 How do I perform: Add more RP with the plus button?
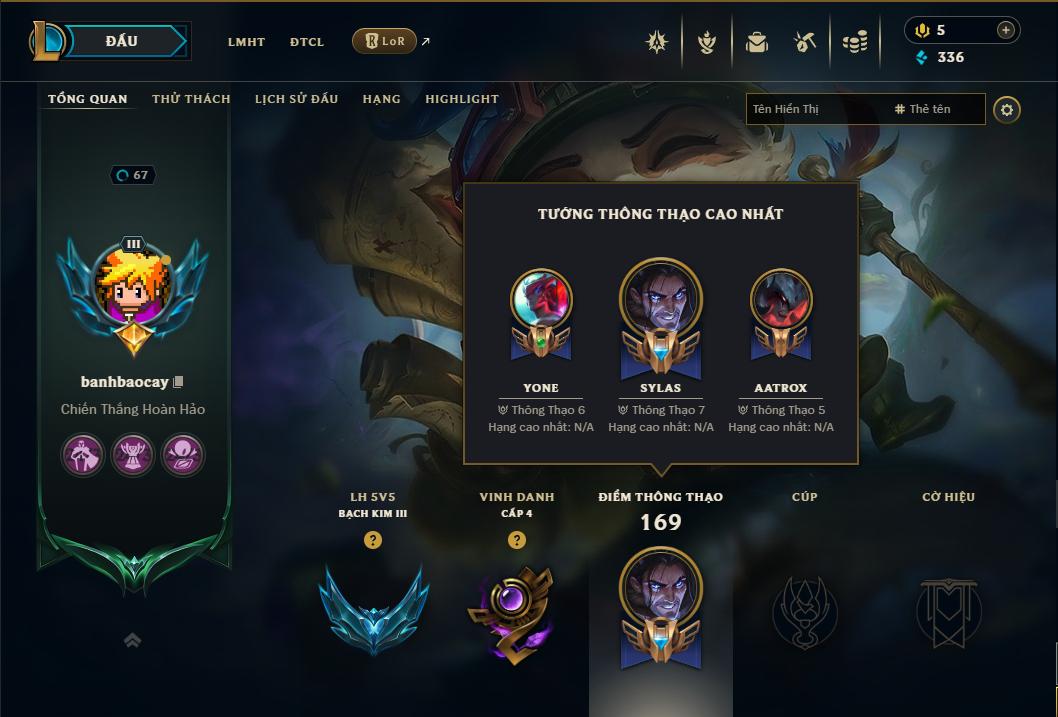[x=1005, y=30]
